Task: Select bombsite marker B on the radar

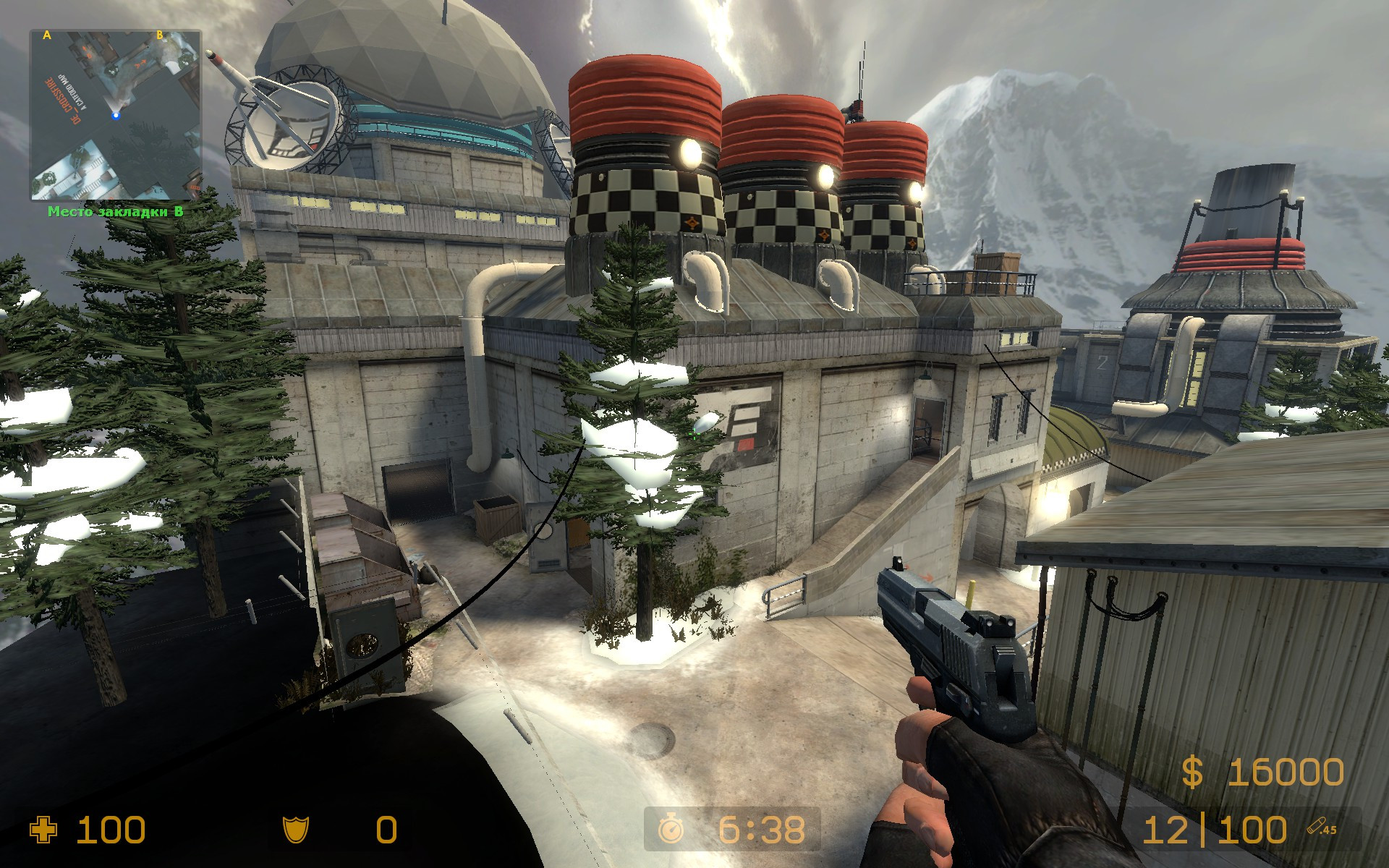Action: [160, 35]
